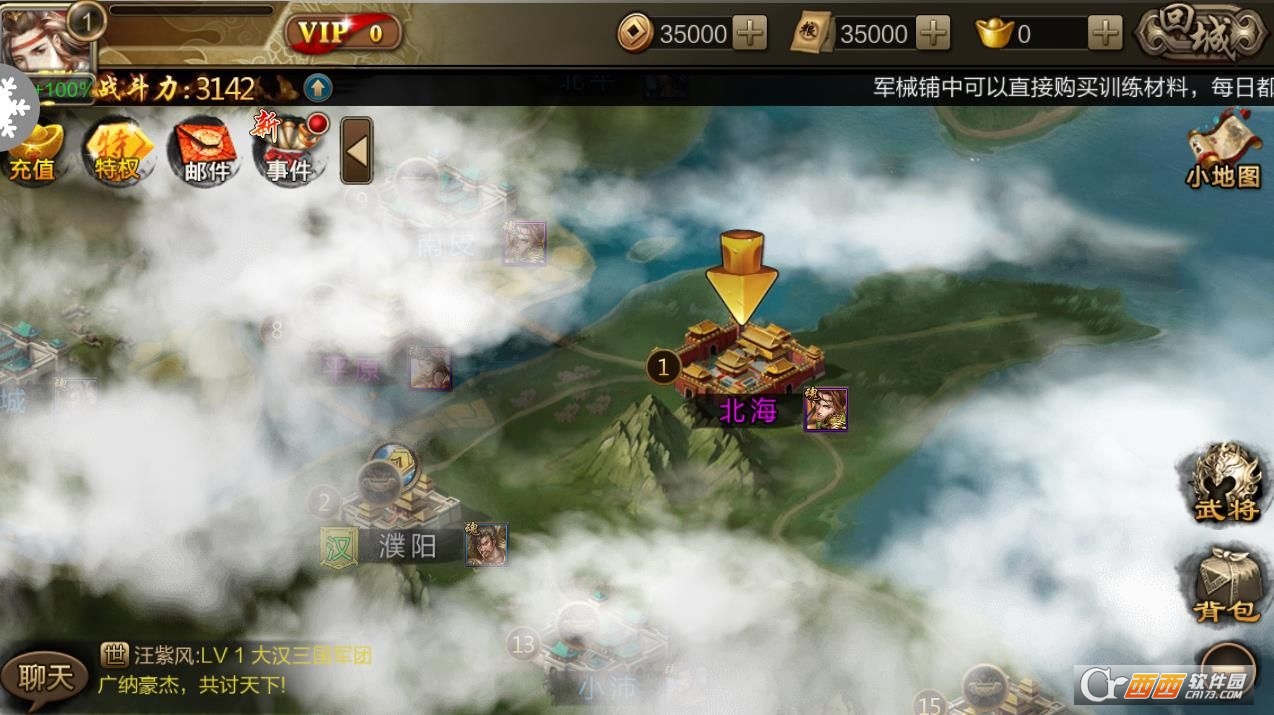Open the 特权 privileges icon
Image resolution: width=1274 pixels, height=715 pixels.
coord(117,153)
